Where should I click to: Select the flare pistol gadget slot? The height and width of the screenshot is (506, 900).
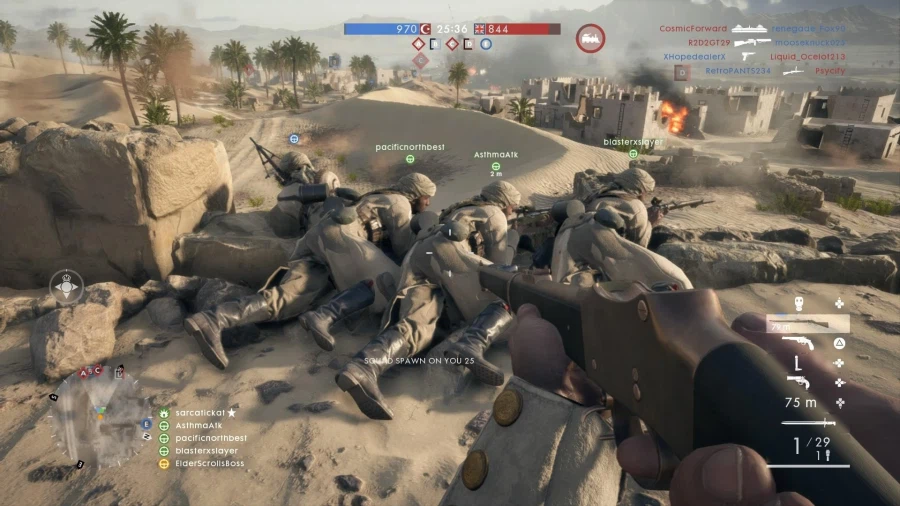pyautogui.click(x=798, y=382)
